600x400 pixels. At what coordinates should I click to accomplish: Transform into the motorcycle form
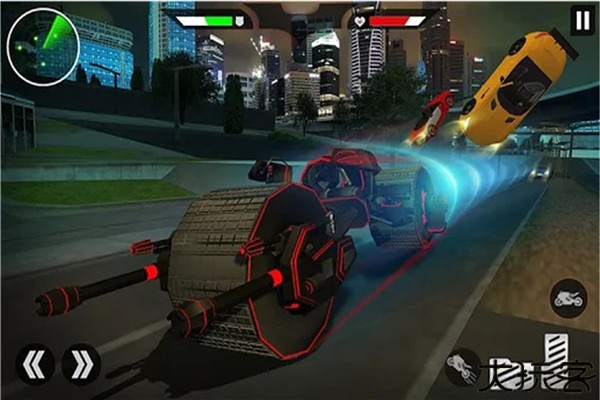pyautogui.click(x=569, y=298)
